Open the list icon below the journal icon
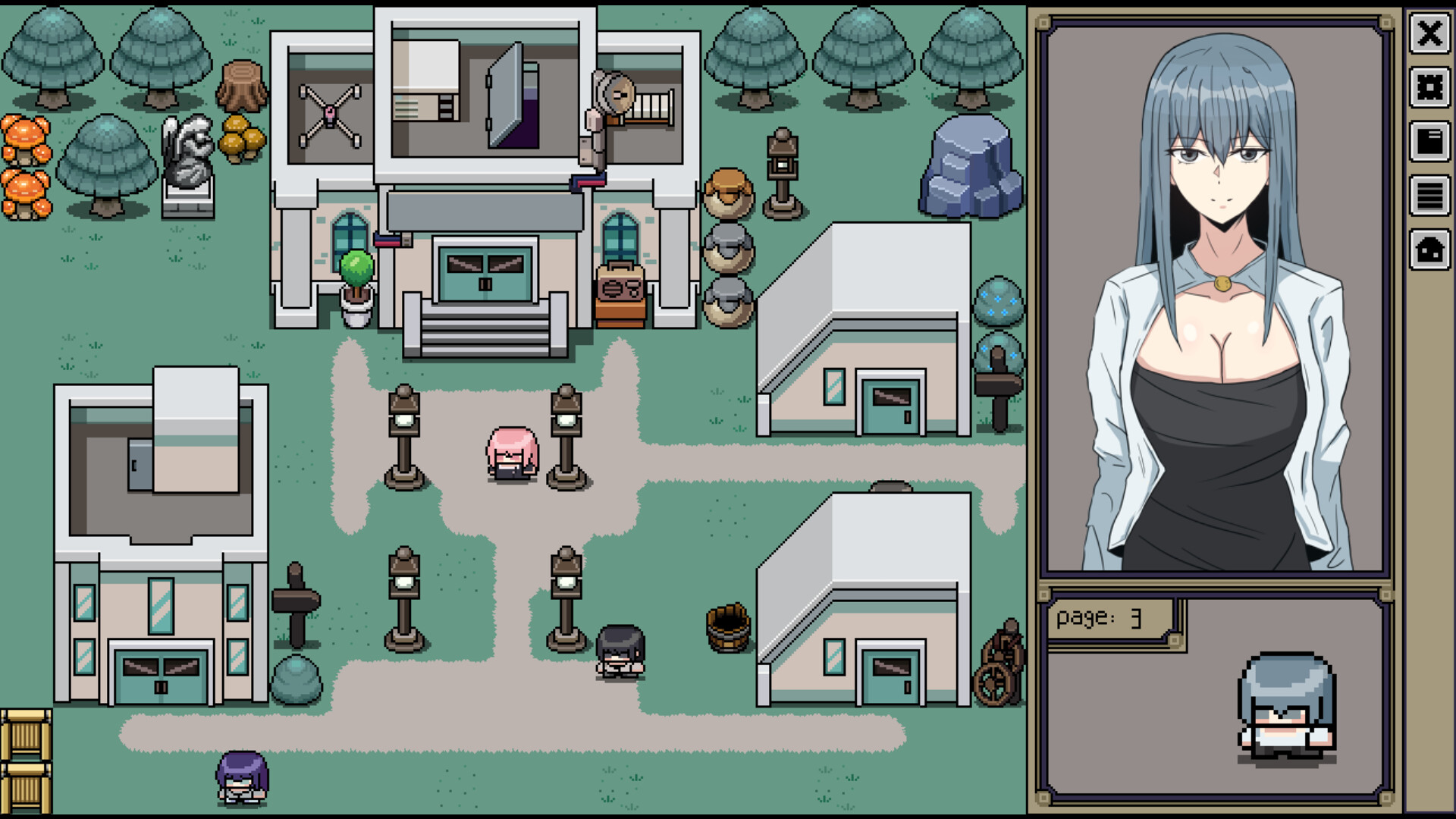 (1429, 193)
